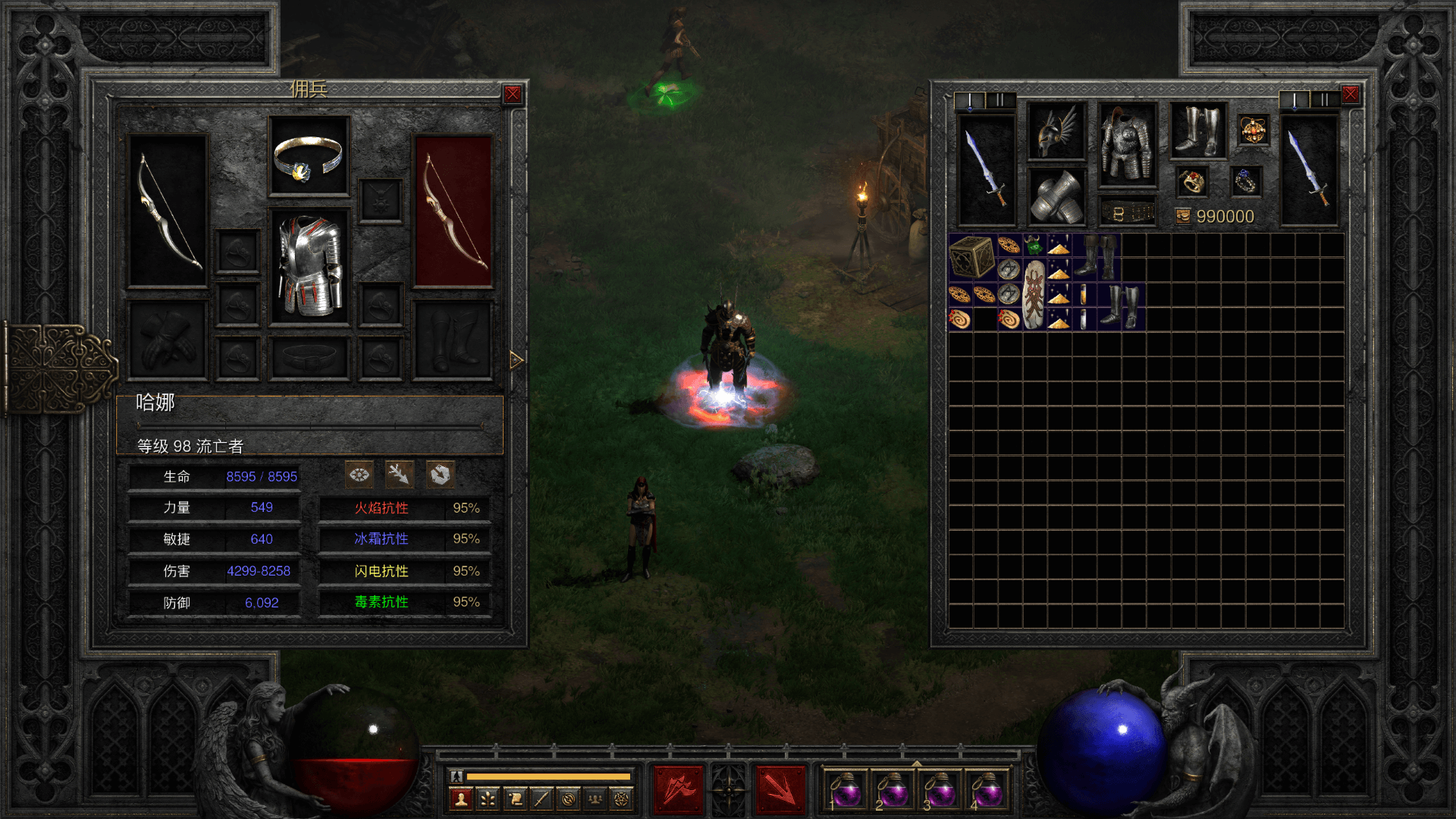Use the first purple potion in belt
1456x819 pixels.
pos(846,790)
